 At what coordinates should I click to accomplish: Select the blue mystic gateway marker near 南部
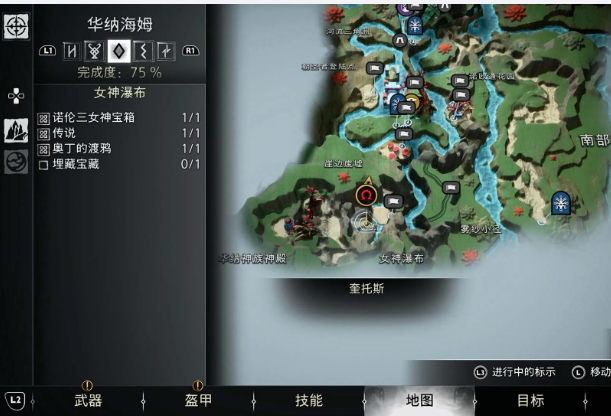coord(561,204)
